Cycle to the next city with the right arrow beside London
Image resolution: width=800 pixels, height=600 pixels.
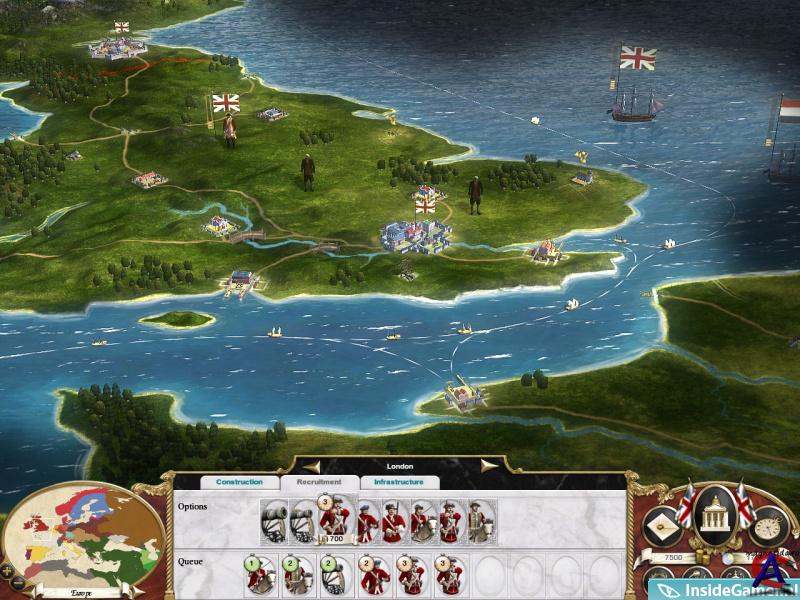[488, 466]
